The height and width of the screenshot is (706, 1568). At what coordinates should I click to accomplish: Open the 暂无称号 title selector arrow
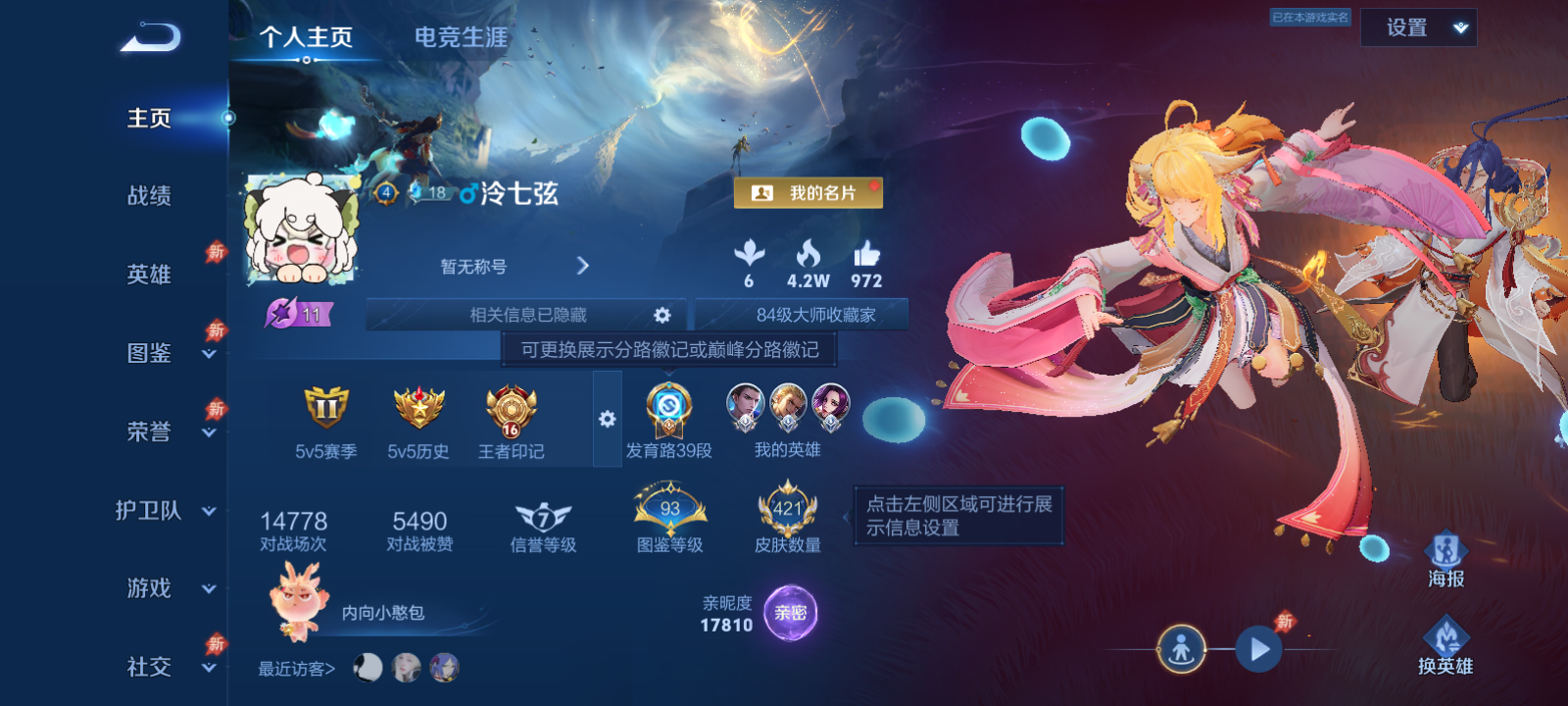(x=583, y=265)
